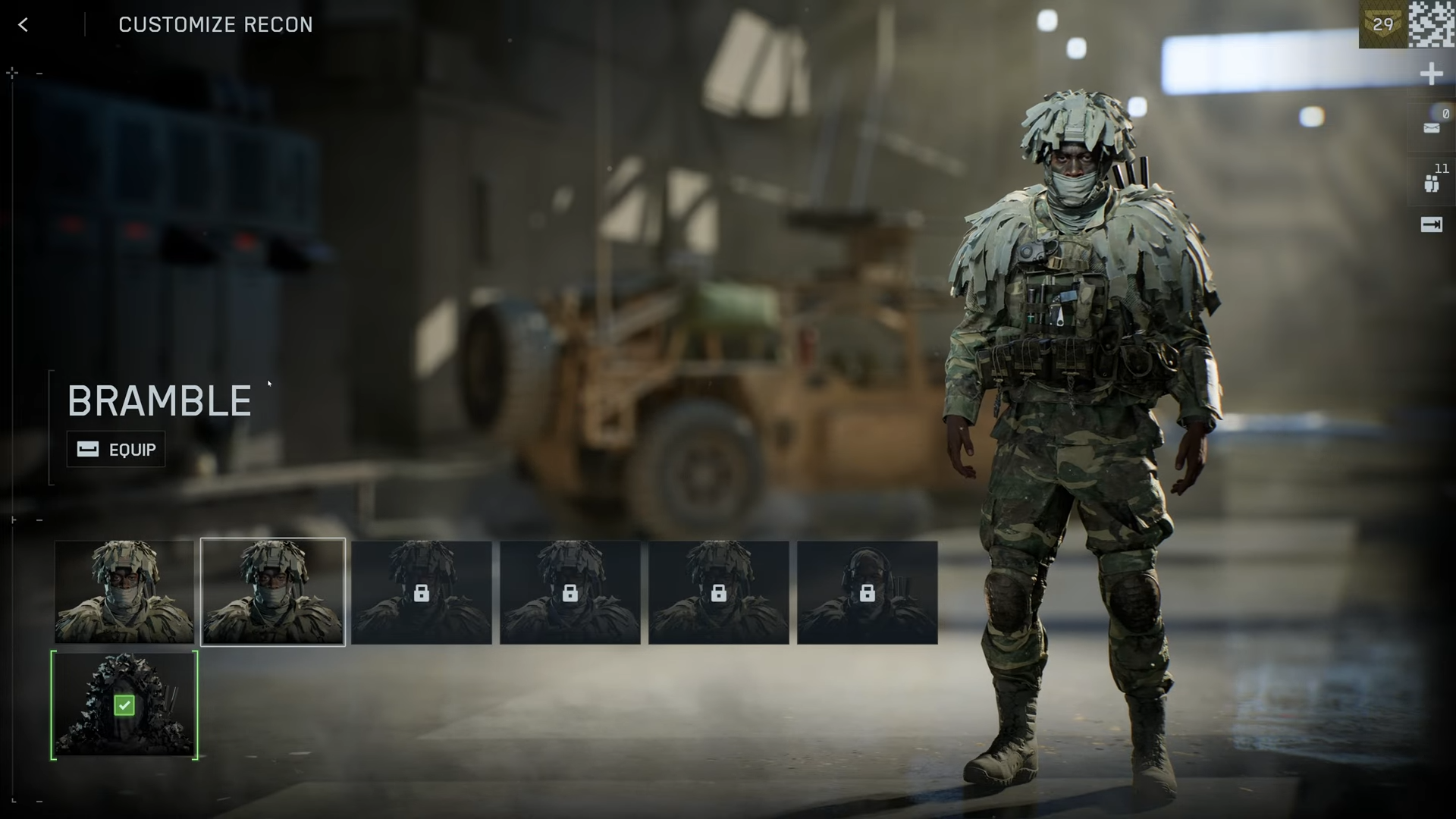Collapse the side panel with the arrow icon
1456x819 pixels.
pos(1432,224)
